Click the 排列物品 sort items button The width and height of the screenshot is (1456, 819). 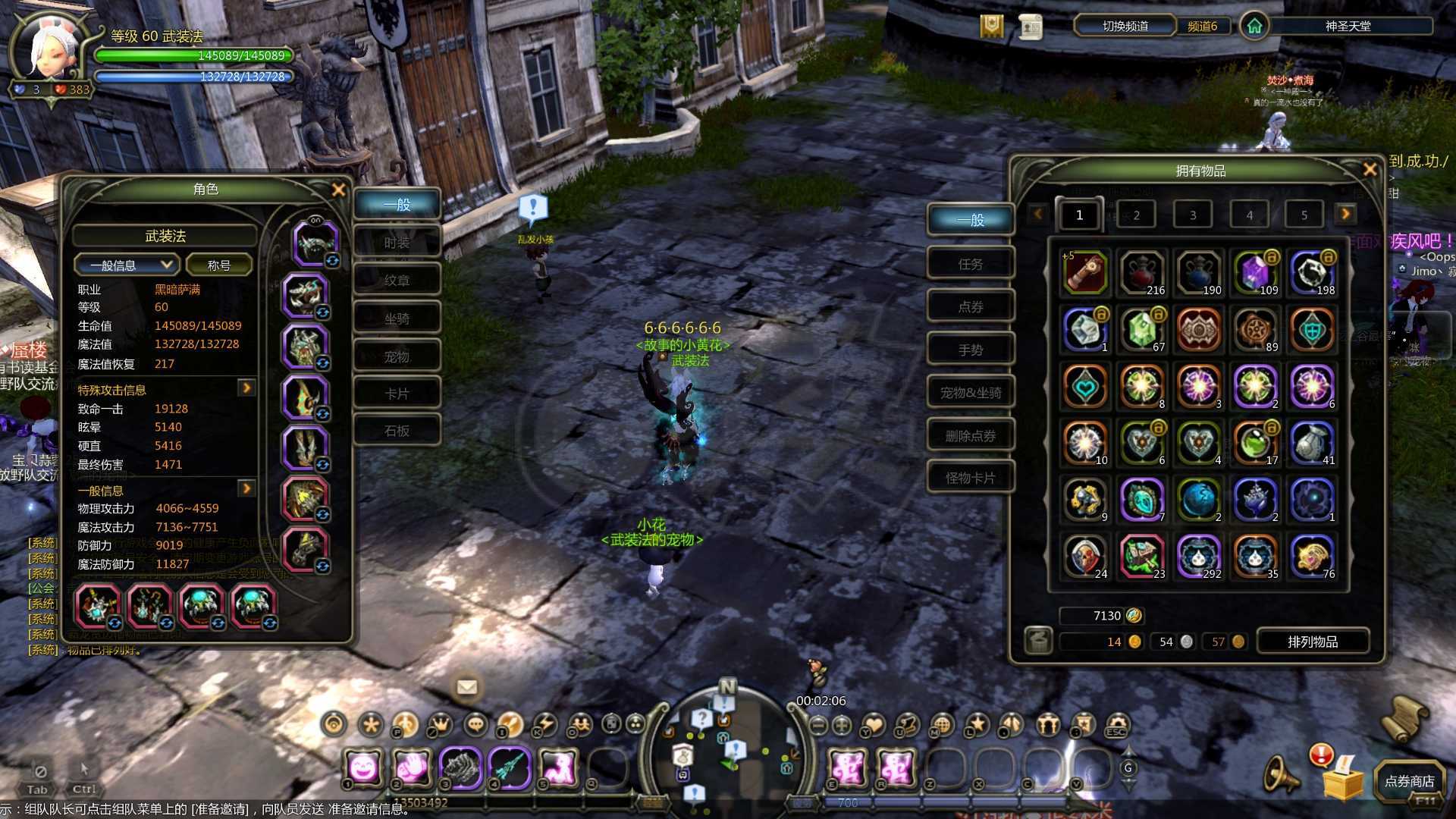pyautogui.click(x=1313, y=642)
